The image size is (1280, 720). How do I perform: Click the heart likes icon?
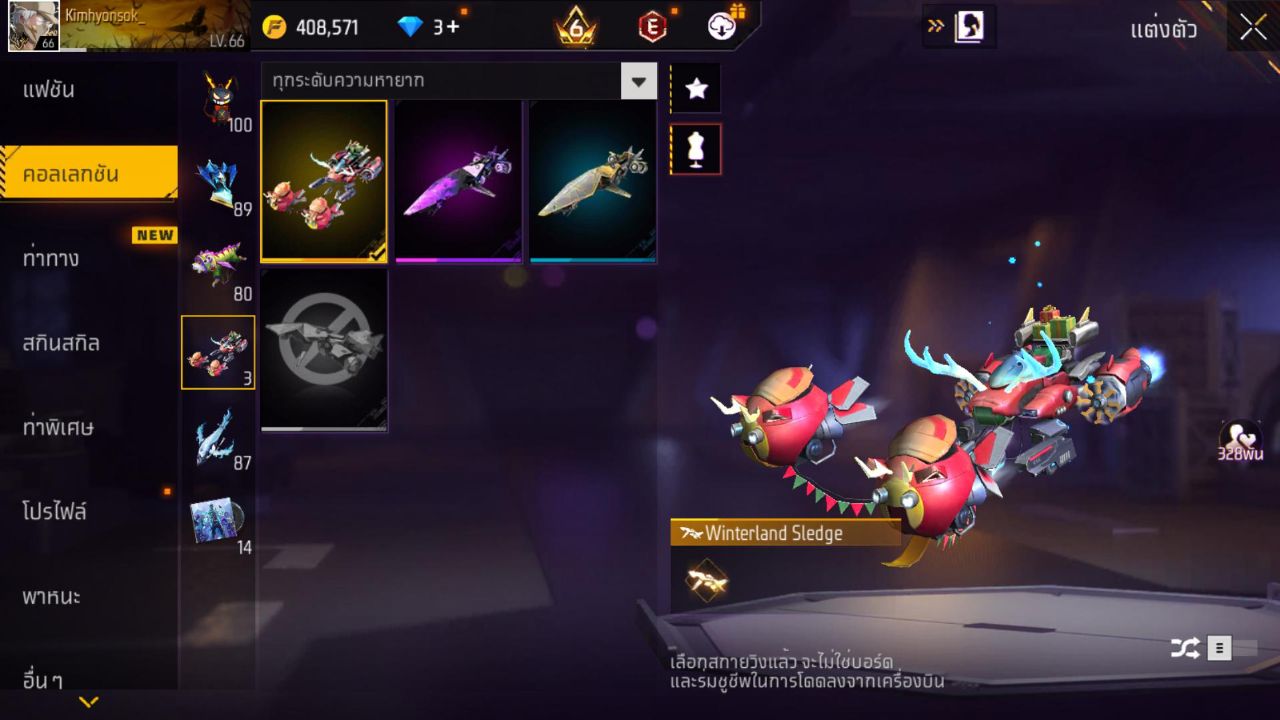pos(1240,437)
